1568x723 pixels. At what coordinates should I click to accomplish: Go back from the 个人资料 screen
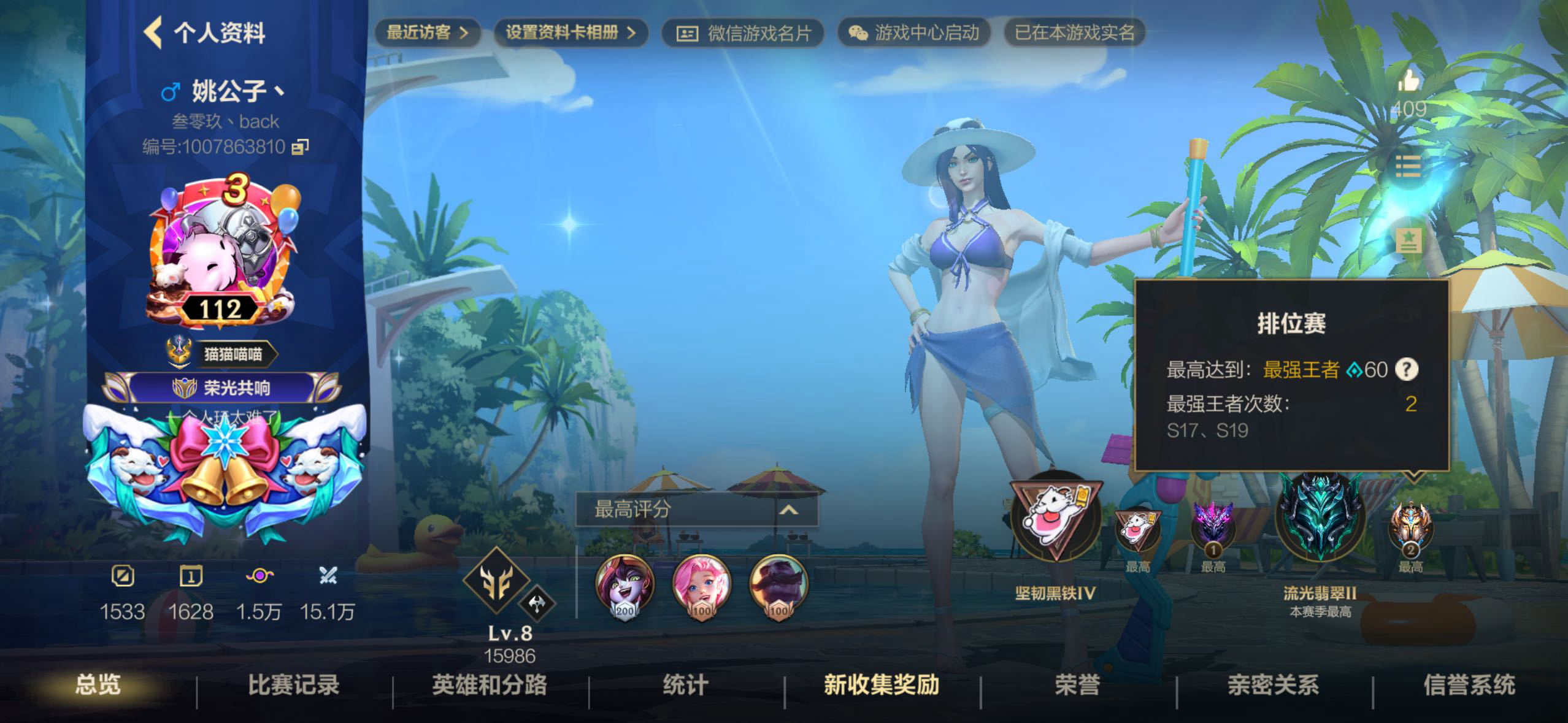153,33
